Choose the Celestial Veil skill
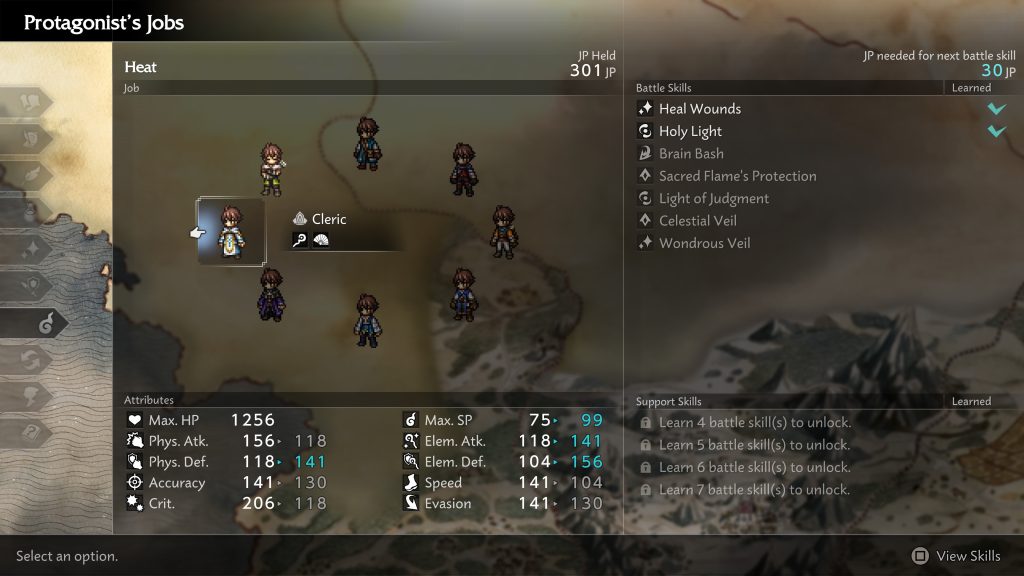Viewport: 1024px width, 576px height. (x=697, y=221)
